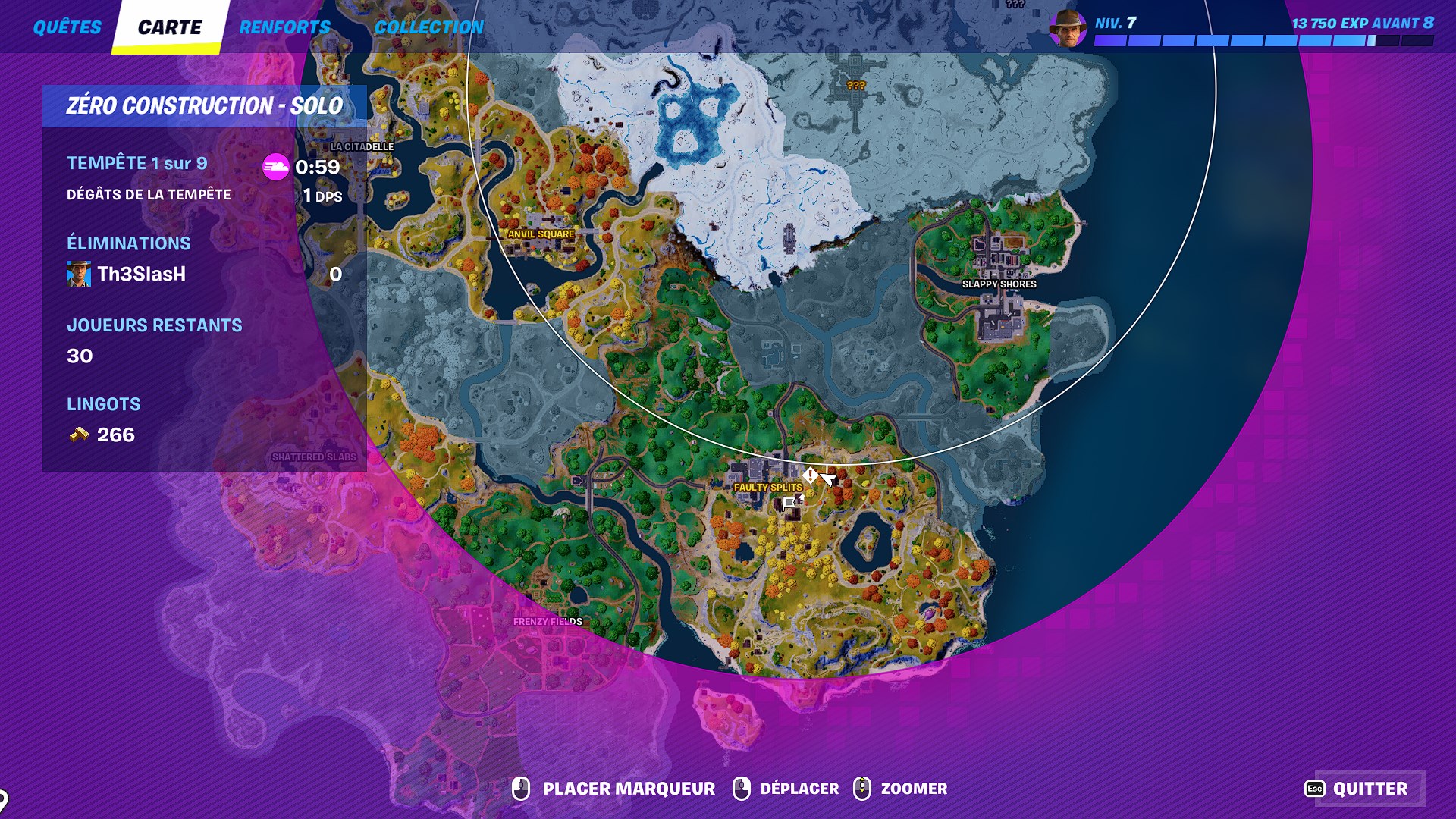The height and width of the screenshot is (819, 1456).
Task: Click the right mouse icon for Déplacer
Action: point(739,789)
